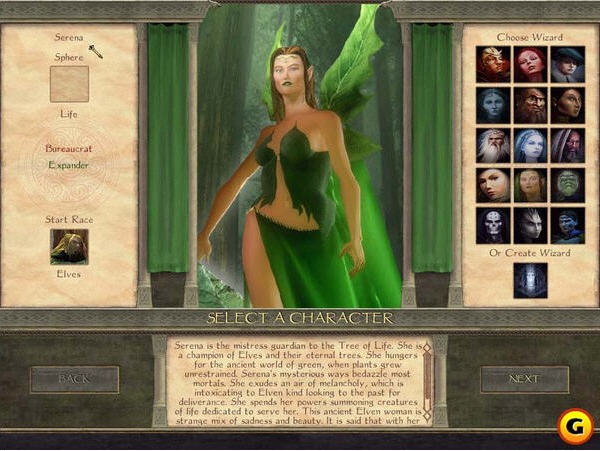Open the Create Wizard portrait
The width and height of the screenshot is (600, 451).
point(530,280)
